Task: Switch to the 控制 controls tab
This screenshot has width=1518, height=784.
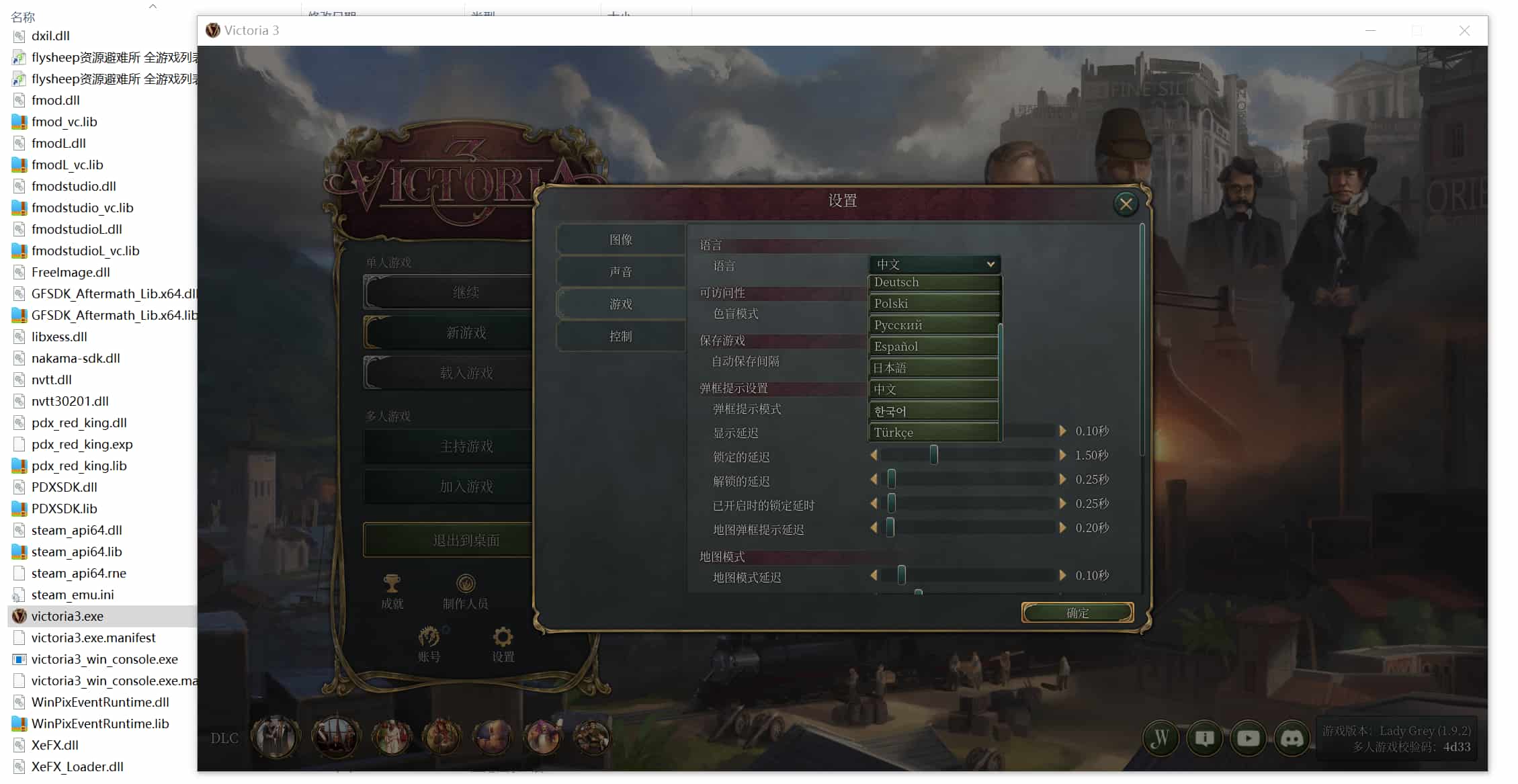Action: click(620, 337)
